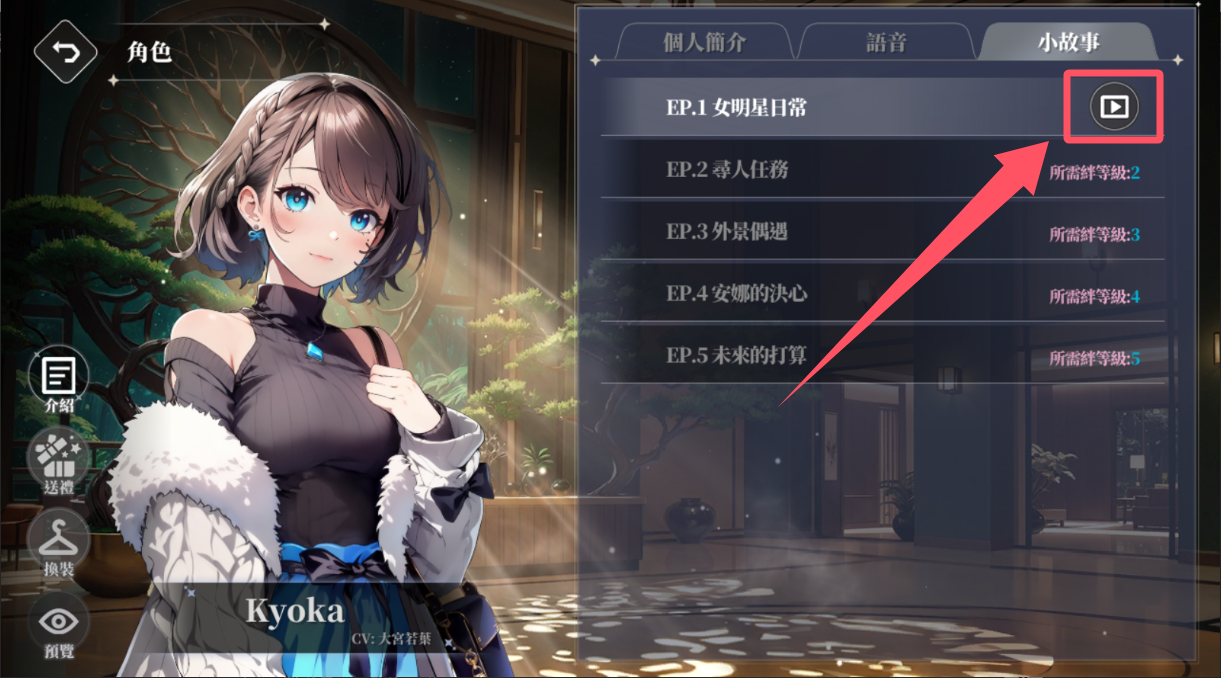Viewport: 1221px width, 678px height.
Task: Open the 語音 tab
Action: click(x=886, y=43)
